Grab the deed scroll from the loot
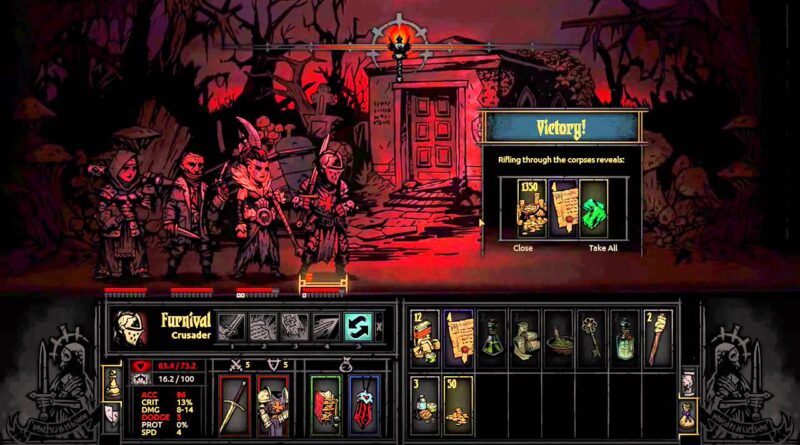This screenshot has height=445, width=800. coord(563,207)
